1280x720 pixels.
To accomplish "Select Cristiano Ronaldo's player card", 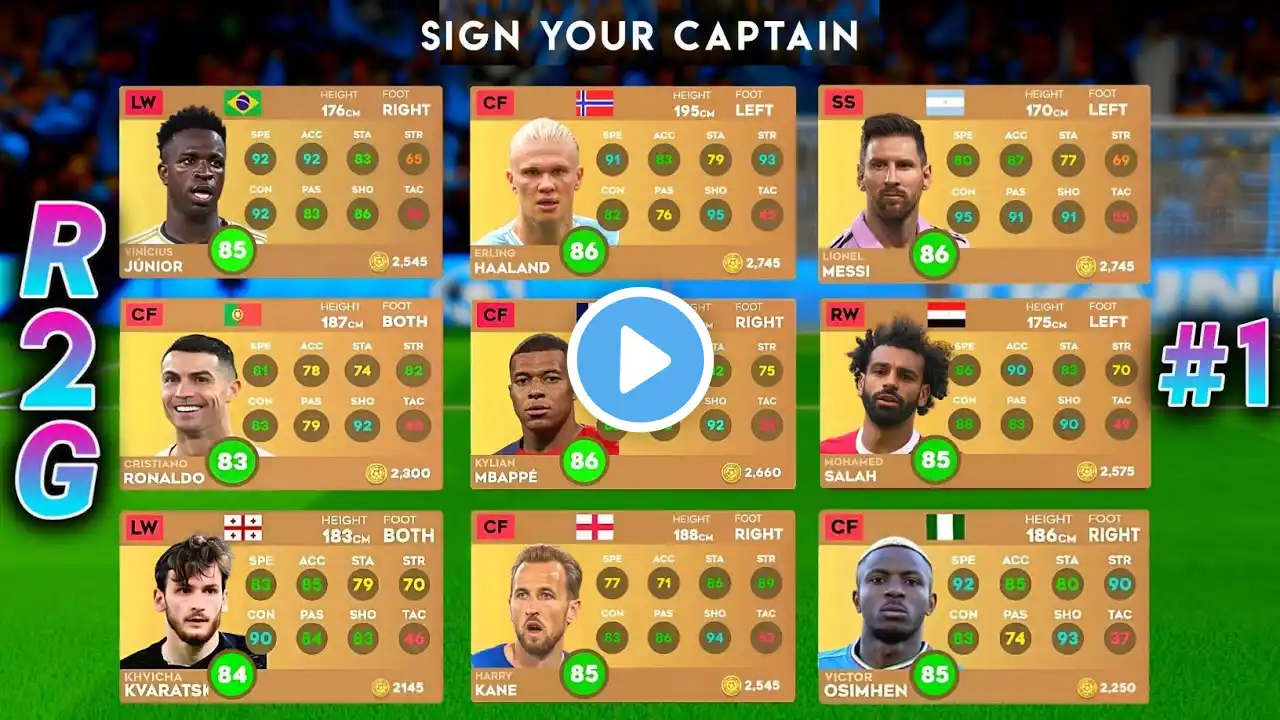I will pyautogui.click(x=280, y=394).
